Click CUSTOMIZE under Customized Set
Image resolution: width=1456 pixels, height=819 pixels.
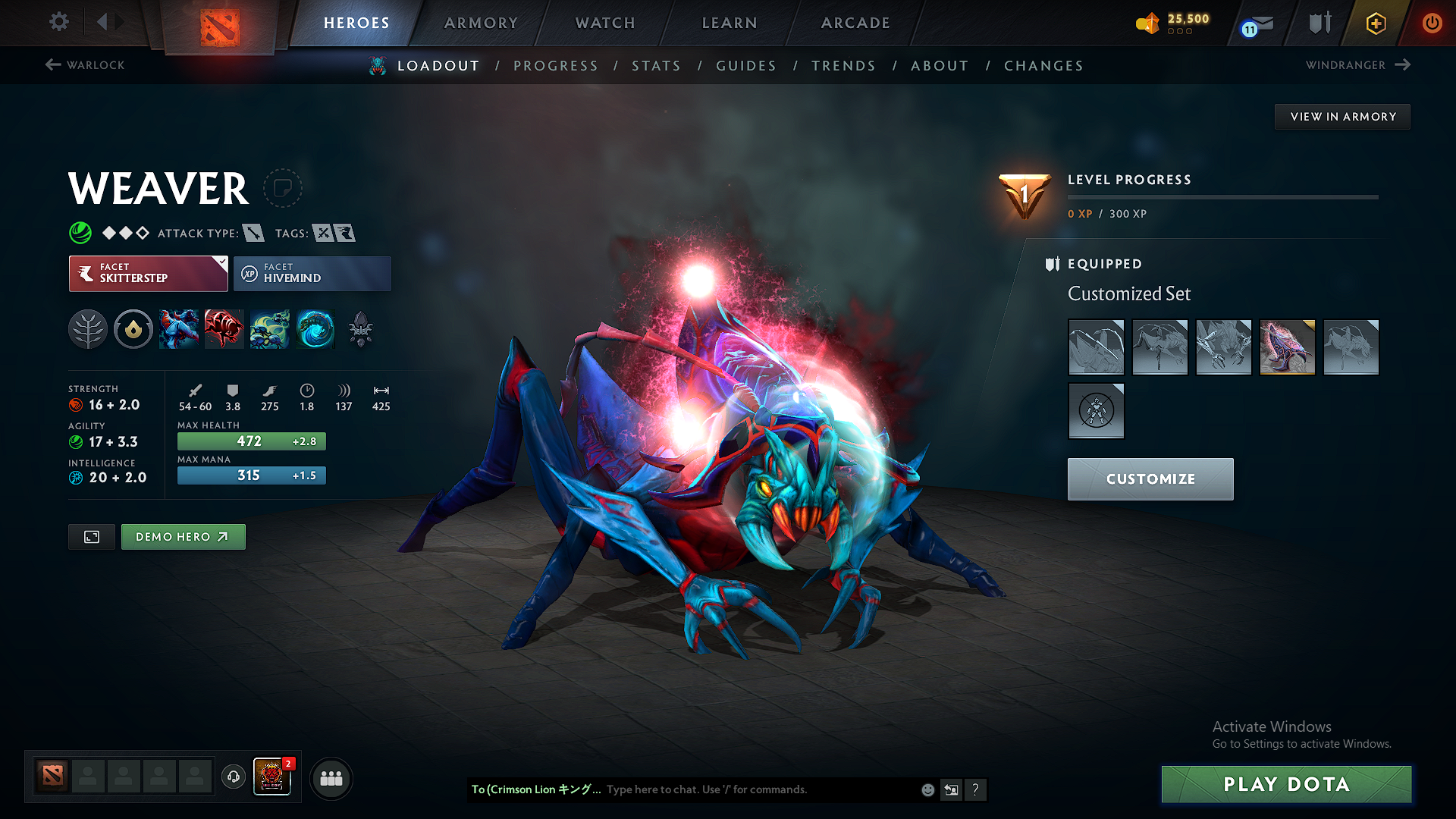(1150, 479)
